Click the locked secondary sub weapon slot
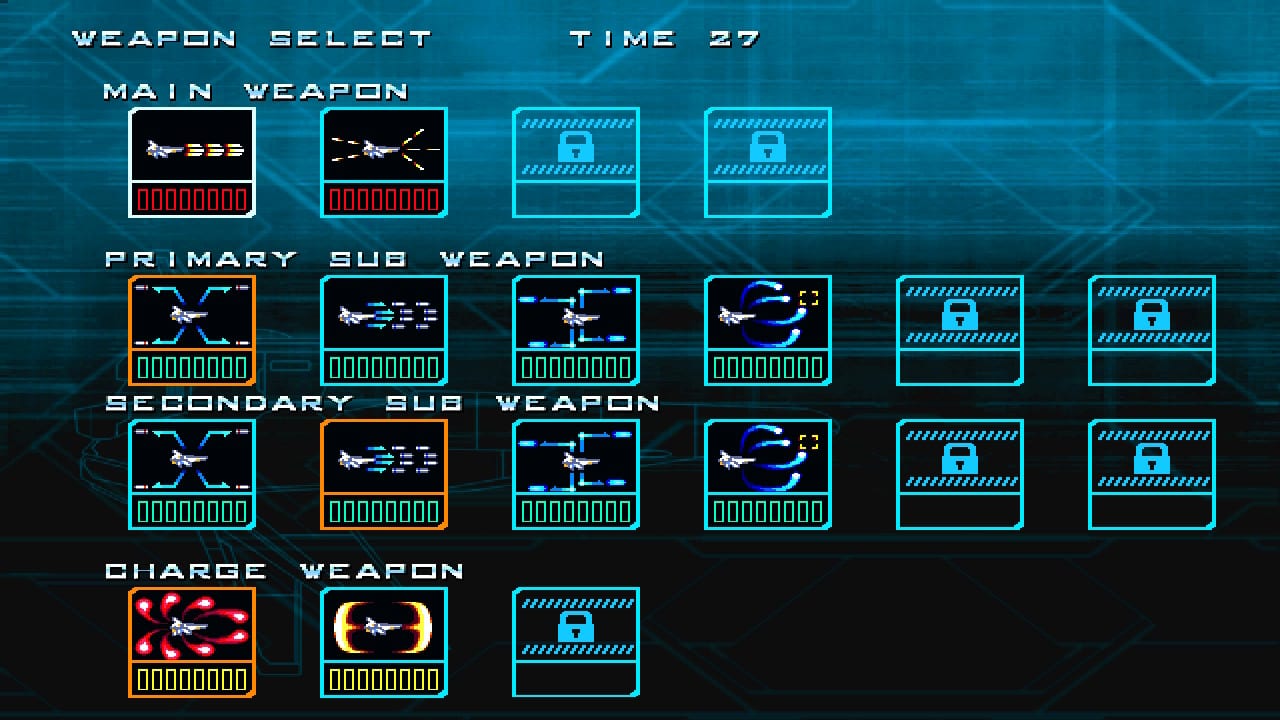1280x720 pixels. point(958,473)
